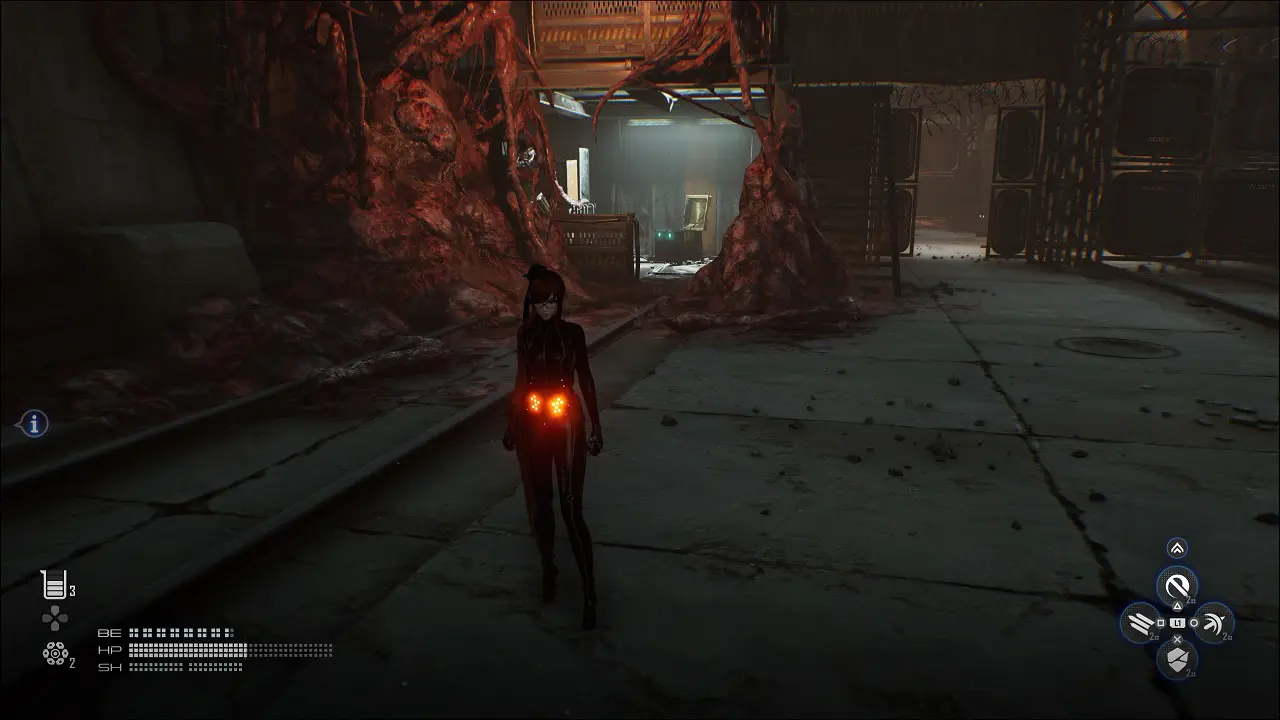Activate the shield breaker skill
The height and width of the screenshot is (720, 1280).
tap(1177, 659)
